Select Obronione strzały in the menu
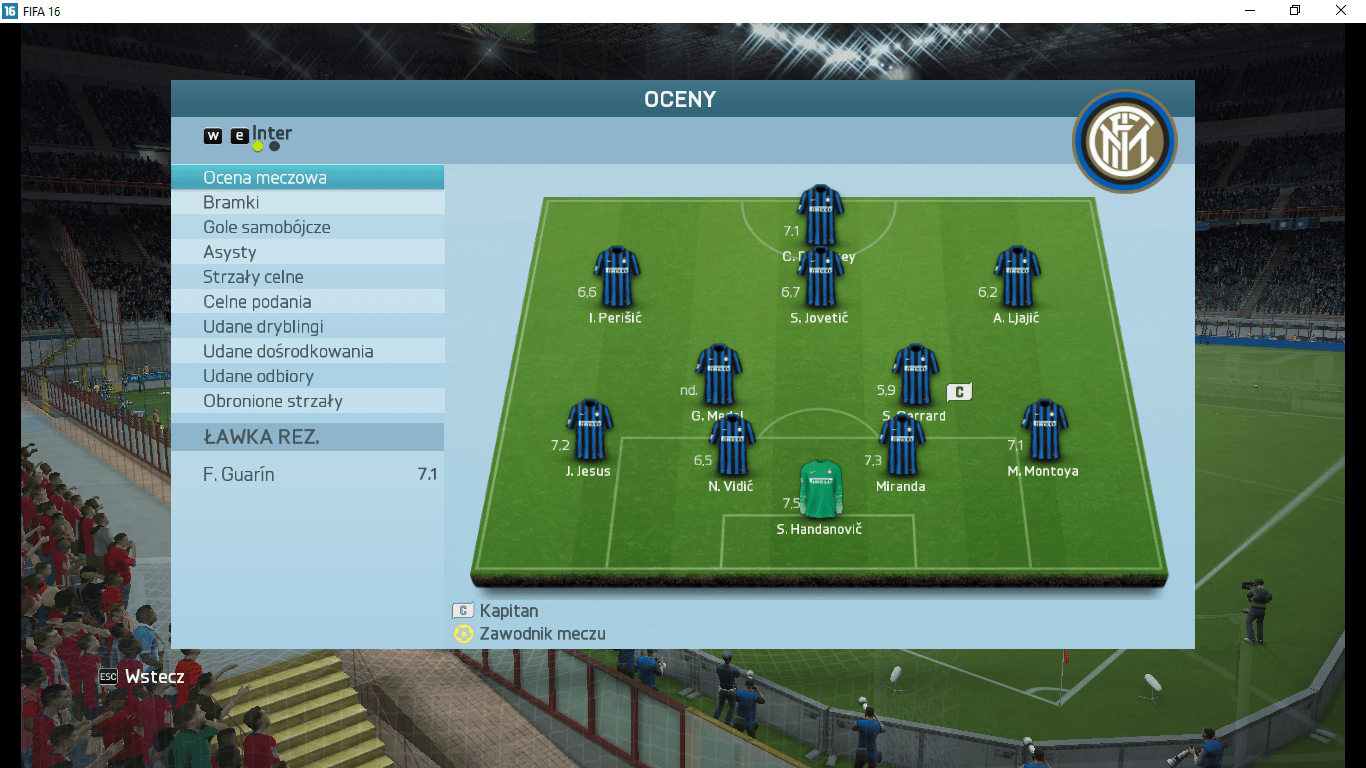 point(307,401)
